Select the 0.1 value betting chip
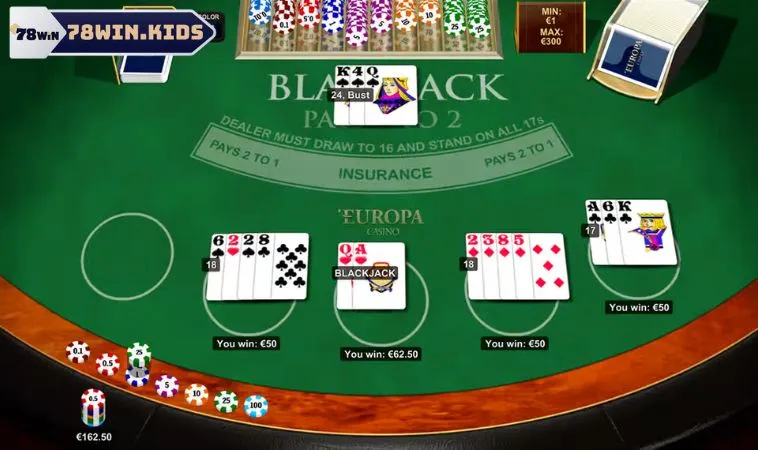 [77, 351]
